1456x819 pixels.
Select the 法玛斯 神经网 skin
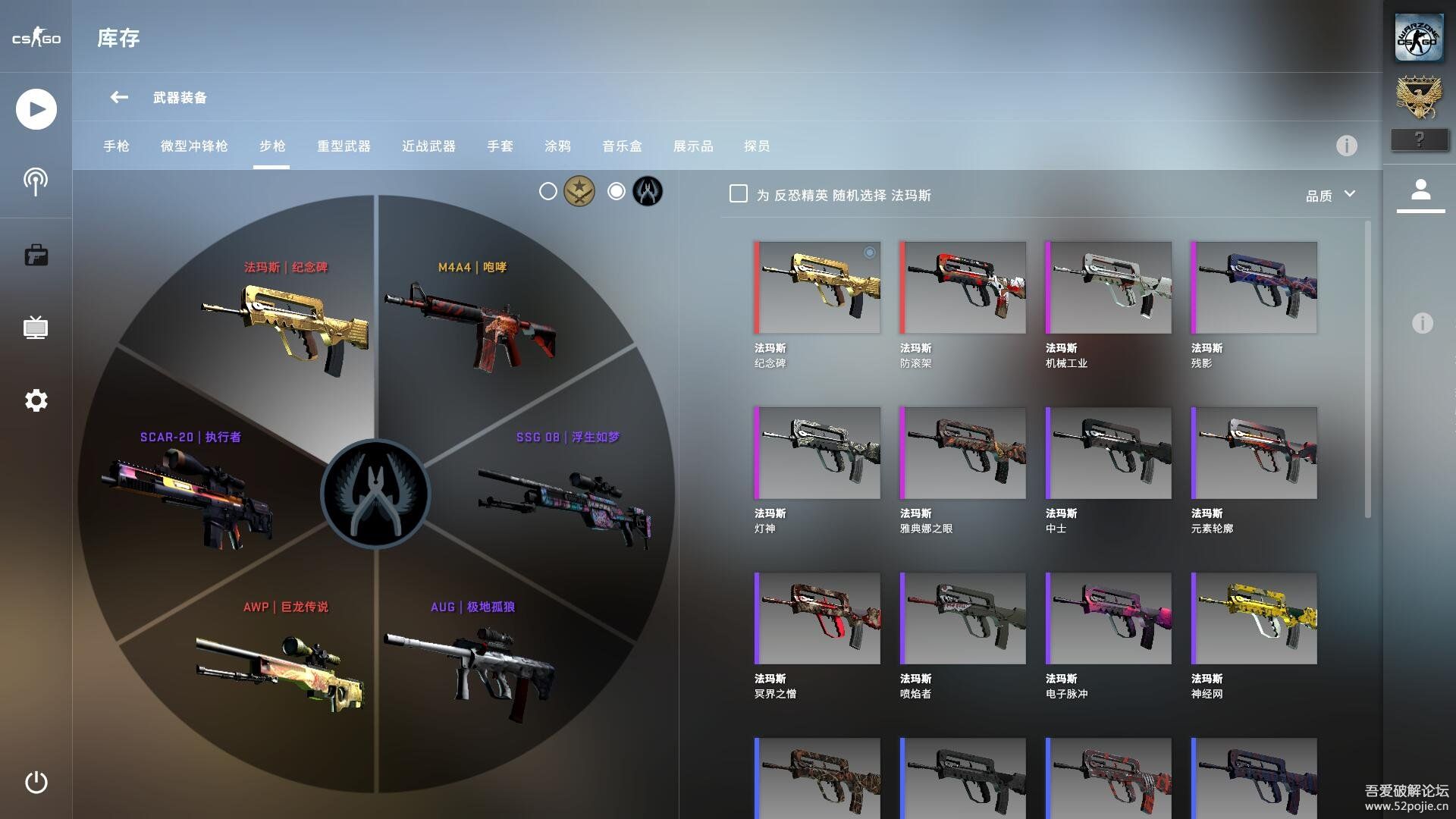(1254, 619)
